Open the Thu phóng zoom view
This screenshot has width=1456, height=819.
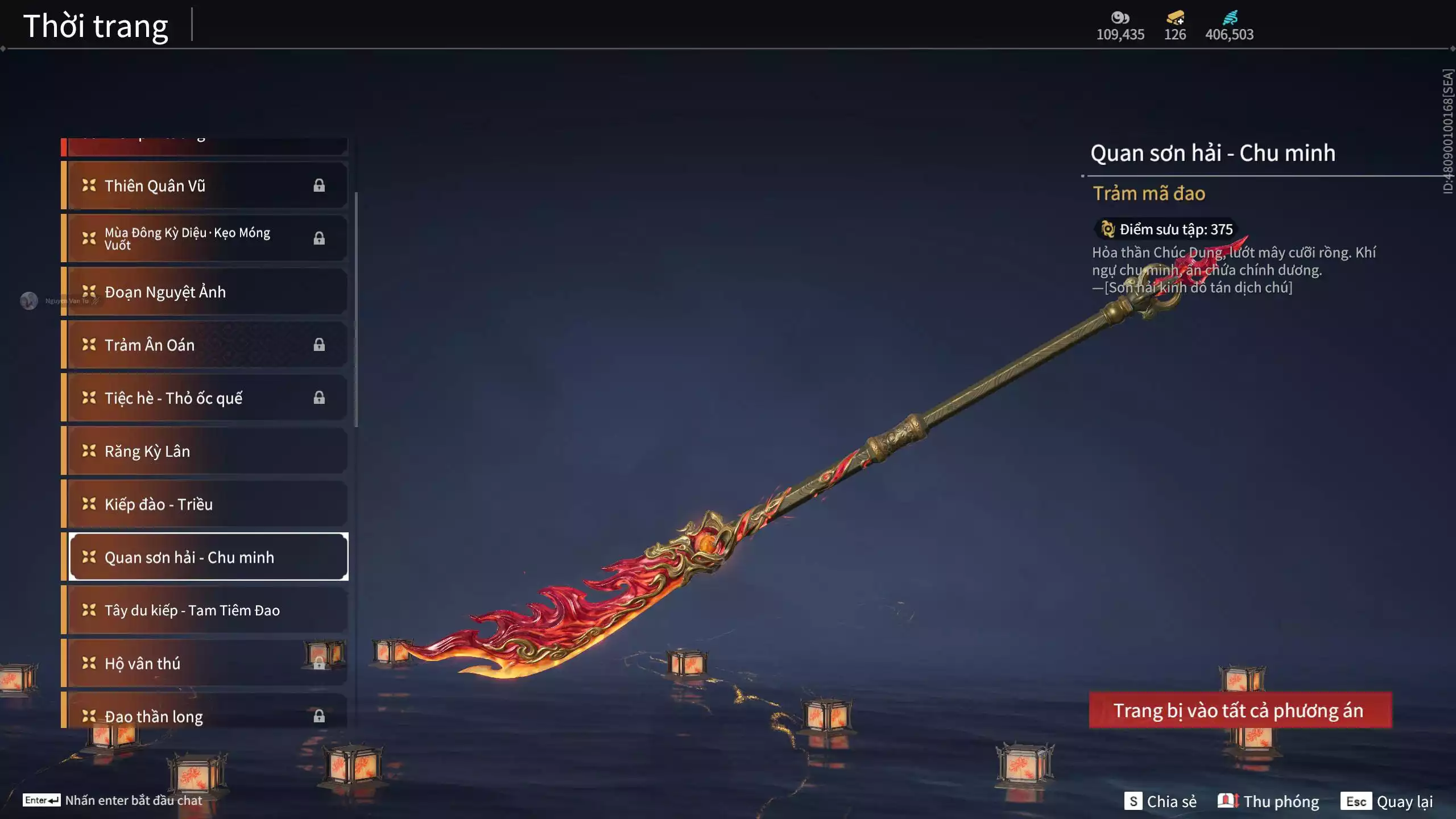(x=1268, y=801)
